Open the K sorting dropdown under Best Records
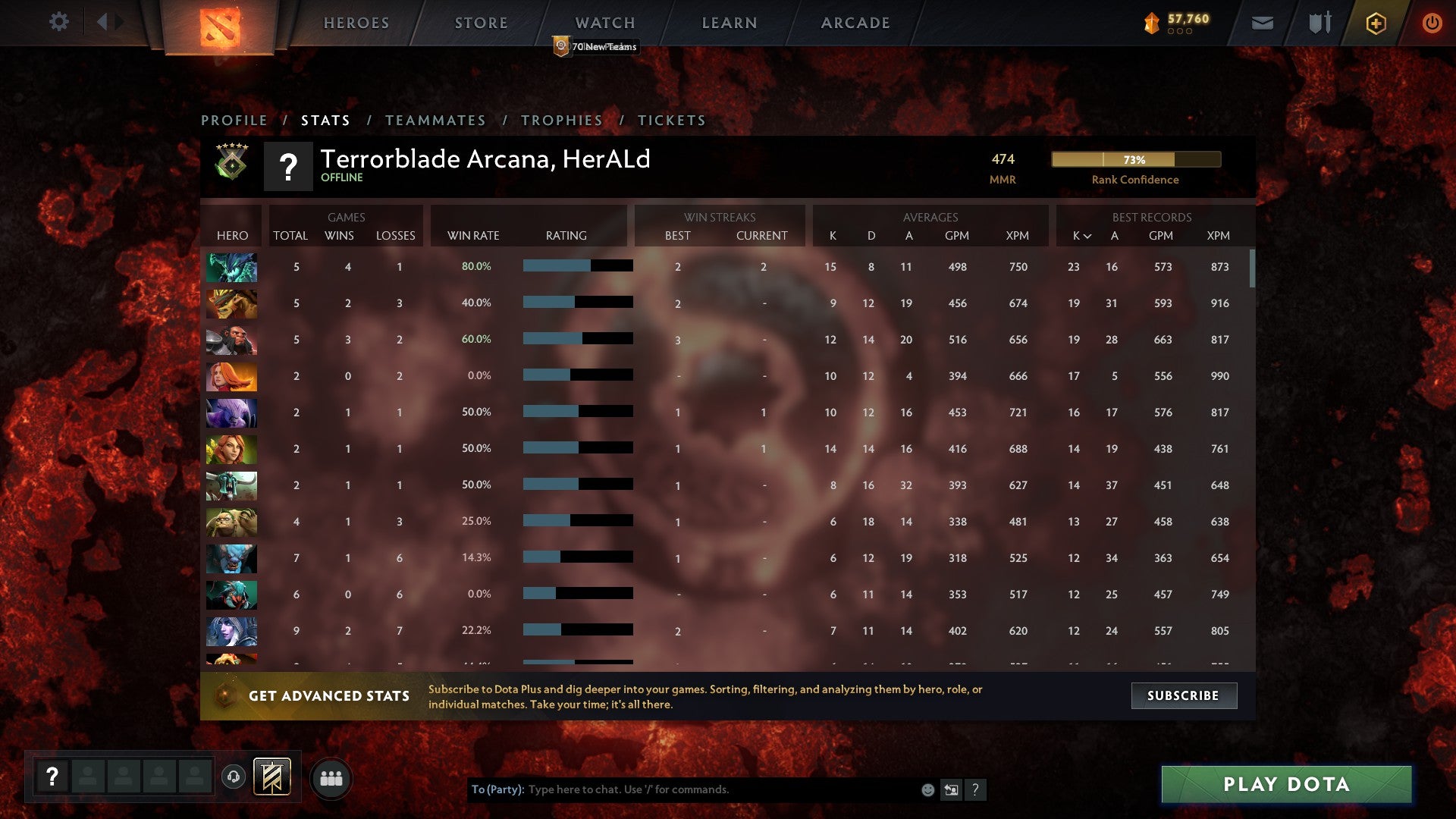Image resolution: width=1456 pixels, height=819 pixels. 1081,236
